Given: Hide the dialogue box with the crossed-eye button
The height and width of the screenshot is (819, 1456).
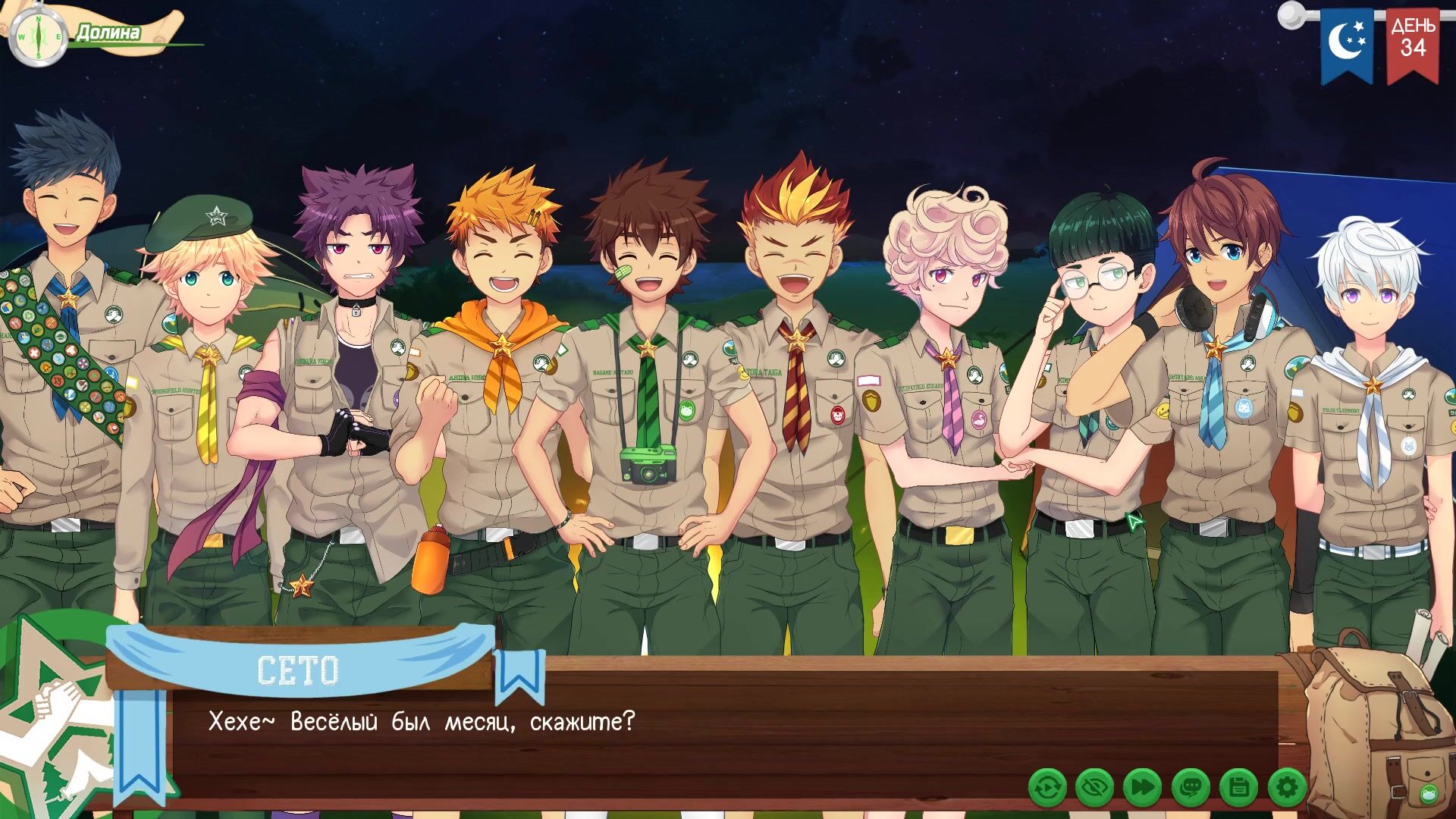Looking at the screenshot, I should [1094, 789].
